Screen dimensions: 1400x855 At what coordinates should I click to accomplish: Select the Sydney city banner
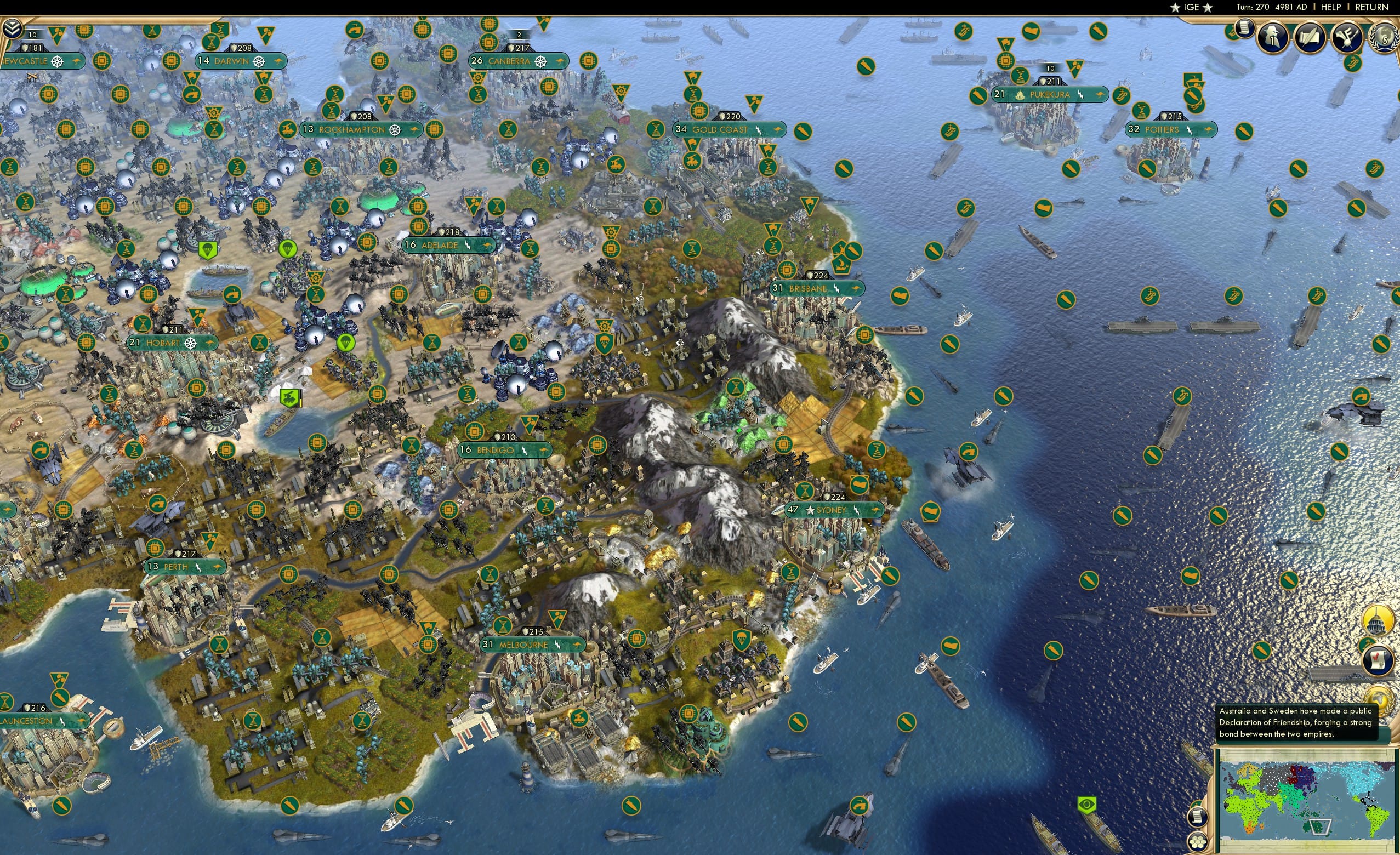point(834,510)
